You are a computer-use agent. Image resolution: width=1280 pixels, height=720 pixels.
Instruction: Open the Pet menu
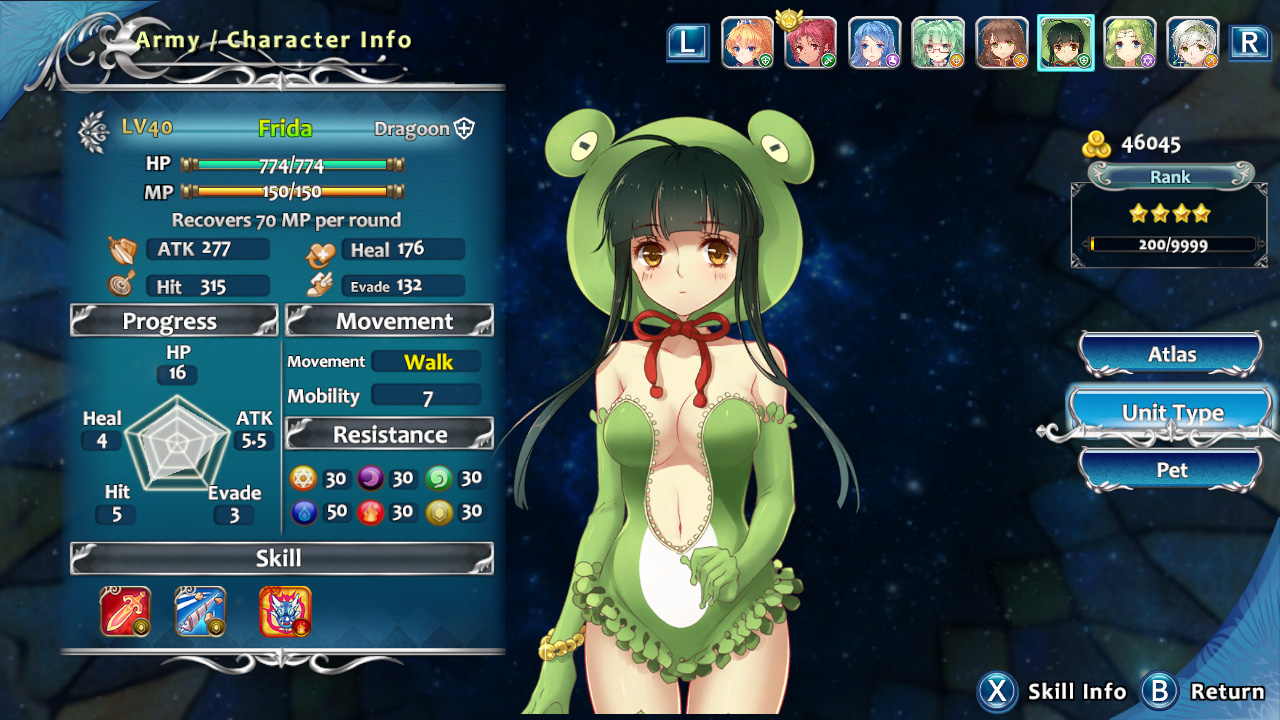(1171, 470)
